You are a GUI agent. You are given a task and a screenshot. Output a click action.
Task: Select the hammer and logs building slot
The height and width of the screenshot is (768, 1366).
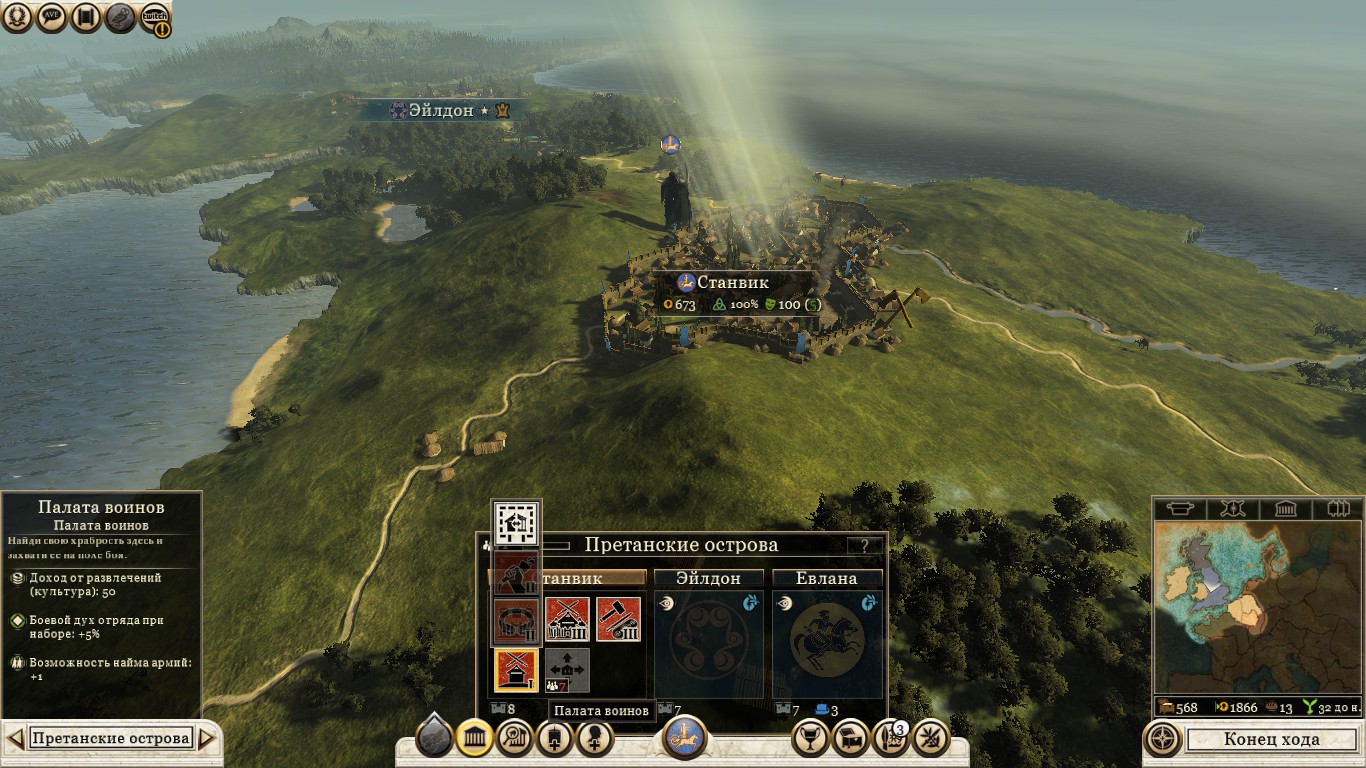[618, 619]
